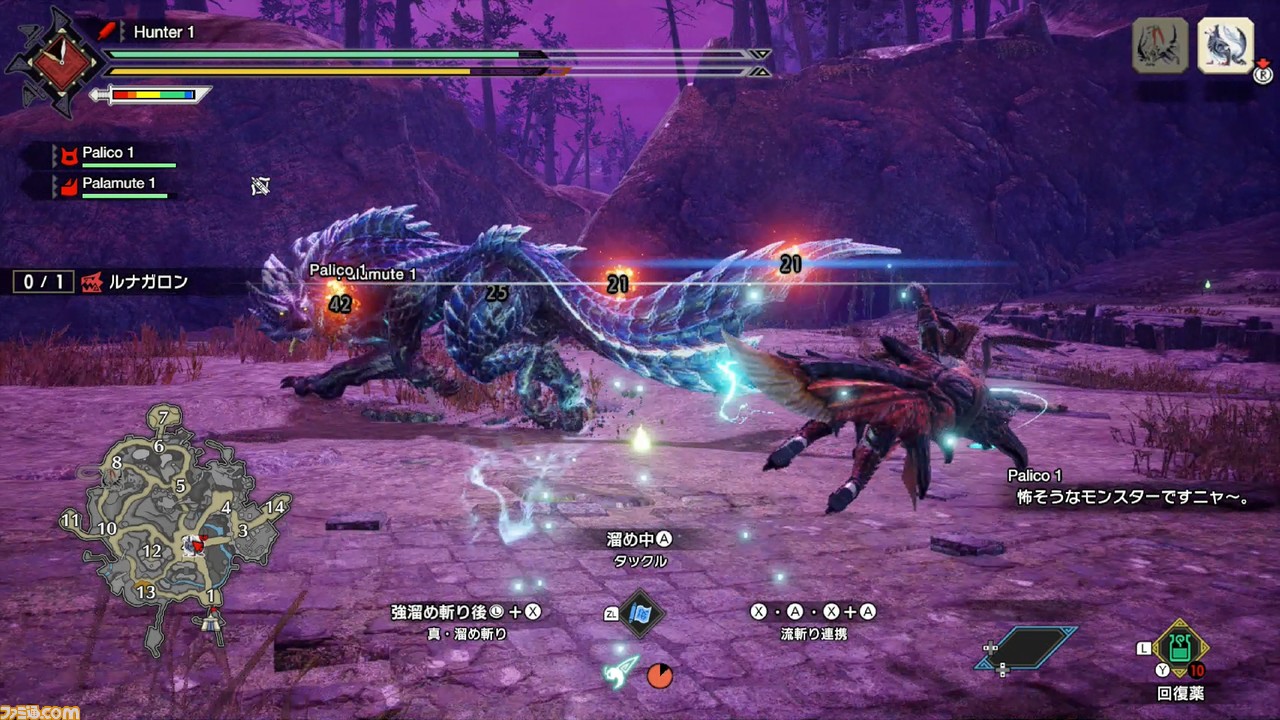This screenshot has width=1280, height=720.
Task: Click the Palamute 1 party entry
Action: [x=118, y=184]
